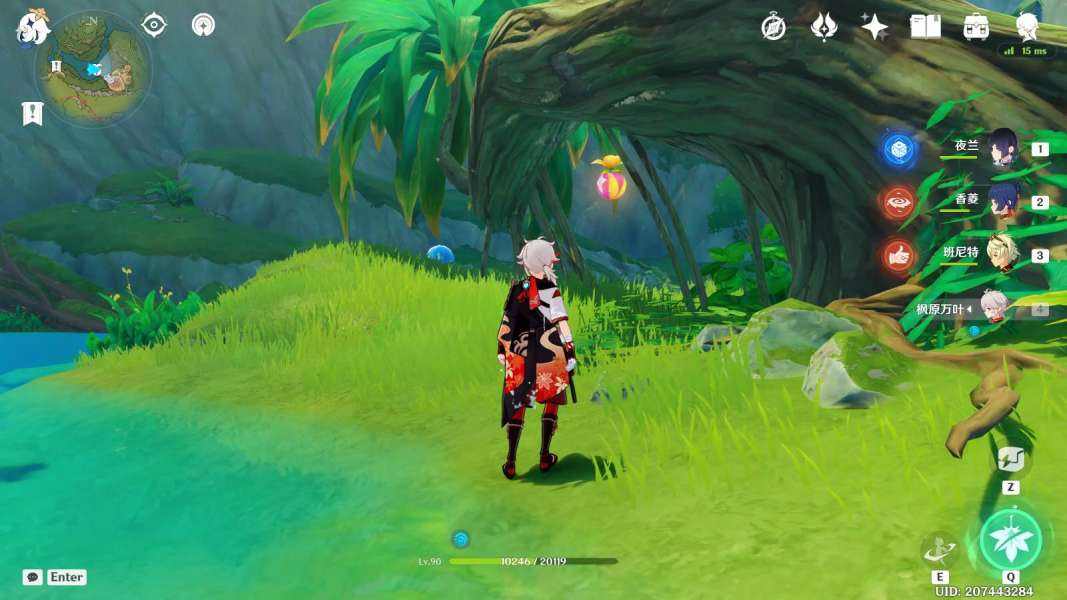Open the quest log icon below the minimap

32,113
